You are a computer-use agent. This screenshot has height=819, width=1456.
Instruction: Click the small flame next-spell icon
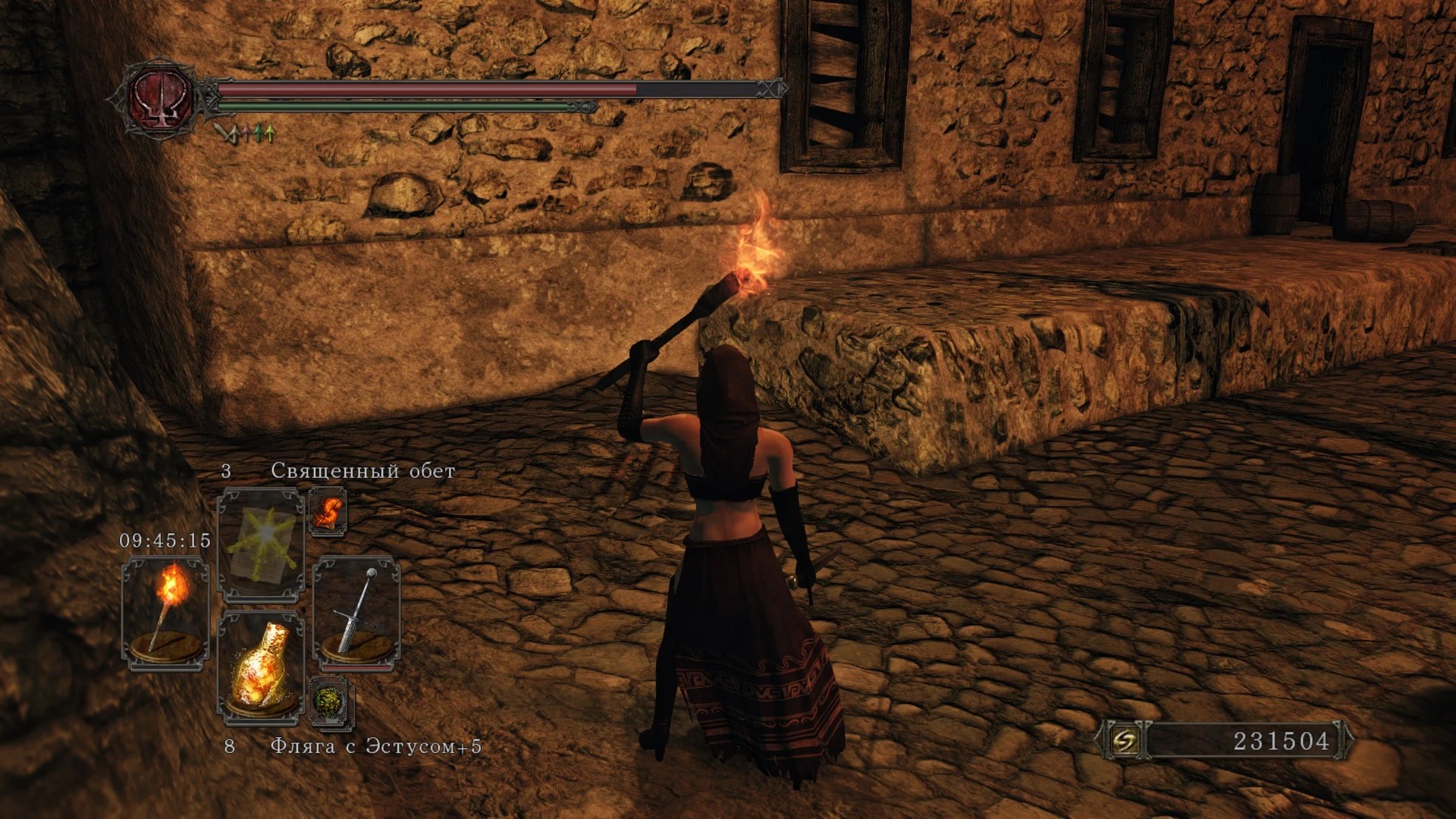[x=328, y=512]
